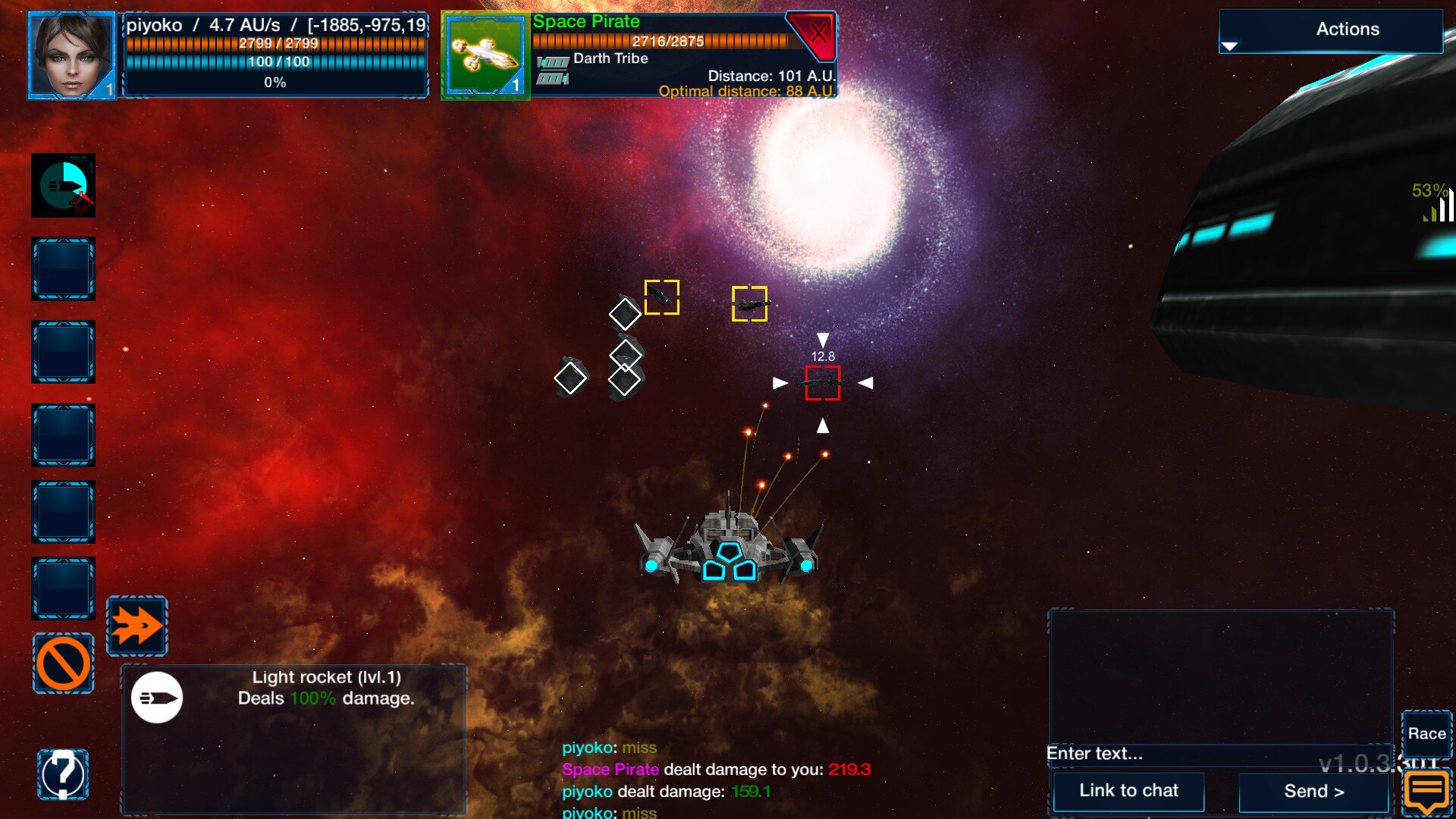Close the target panel with red X

click(817, 34)
